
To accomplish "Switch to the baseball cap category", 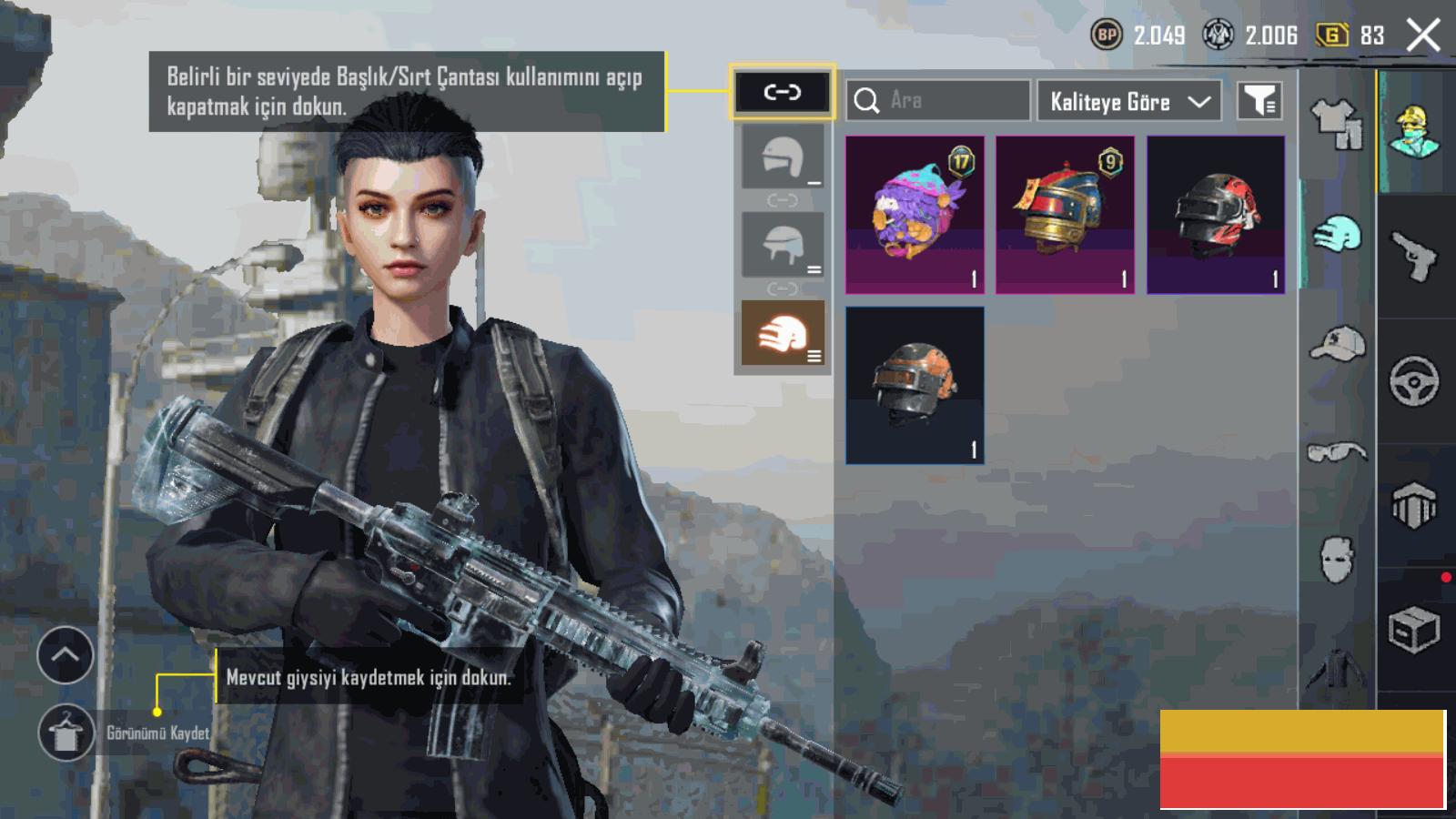I will (1337, 344).
